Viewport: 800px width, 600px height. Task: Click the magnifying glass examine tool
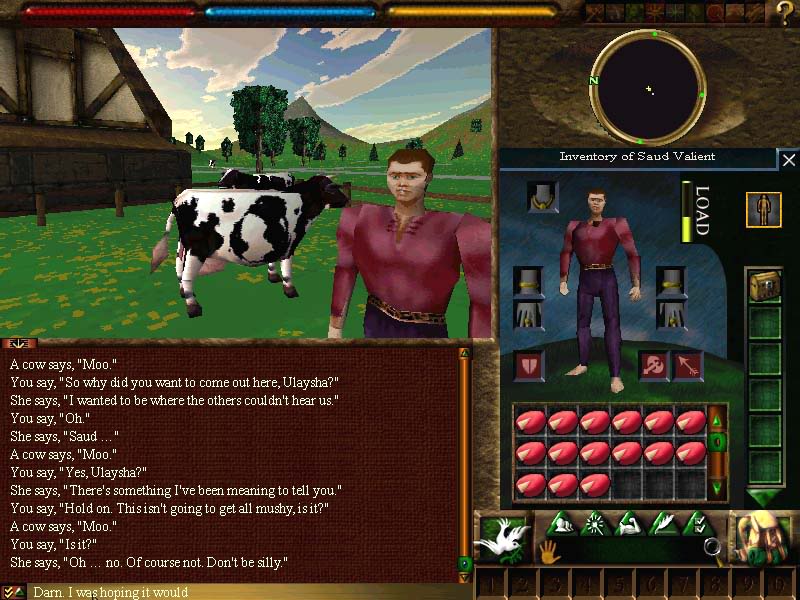tap(713, 547)
